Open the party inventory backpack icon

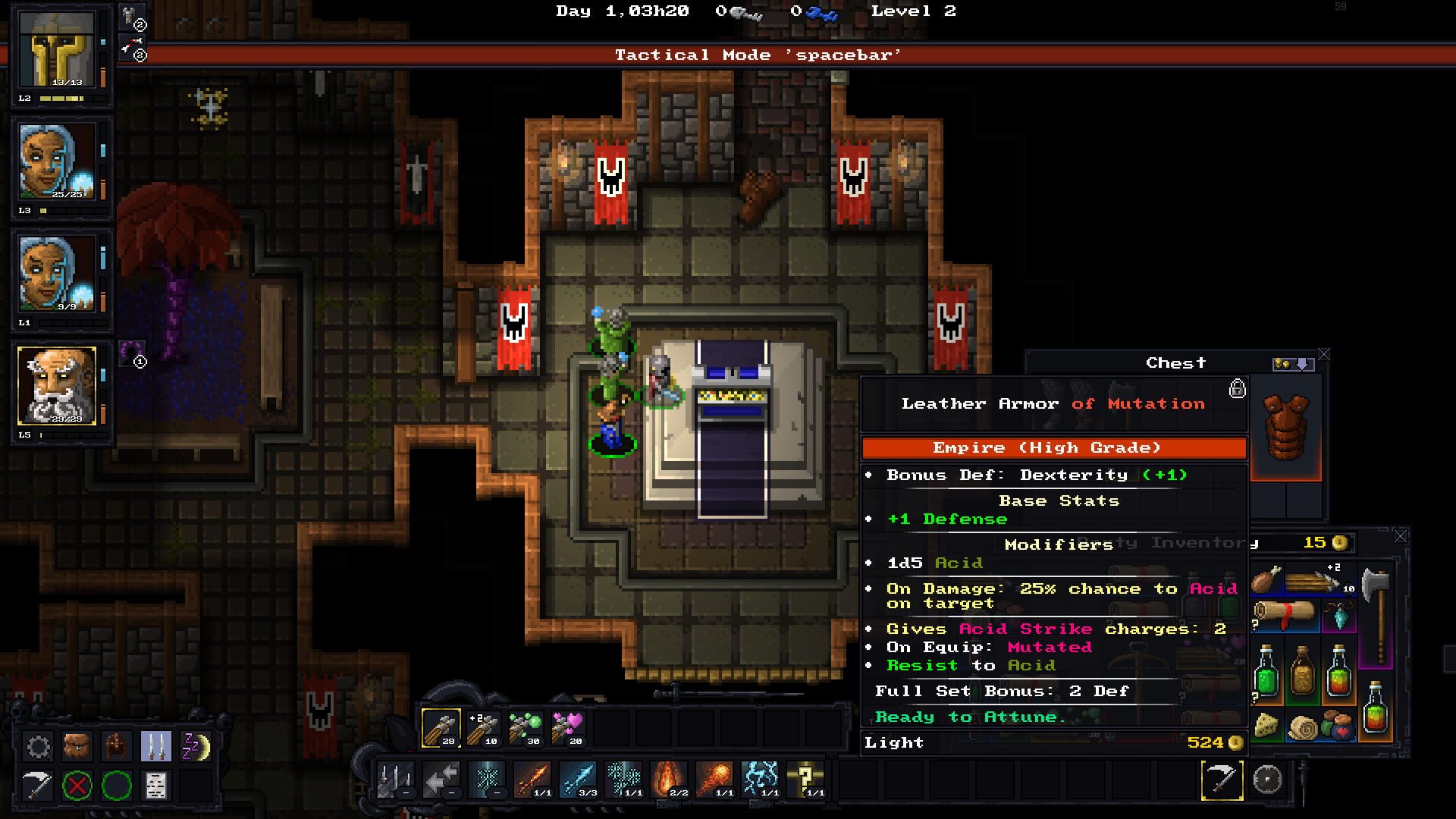77,747
